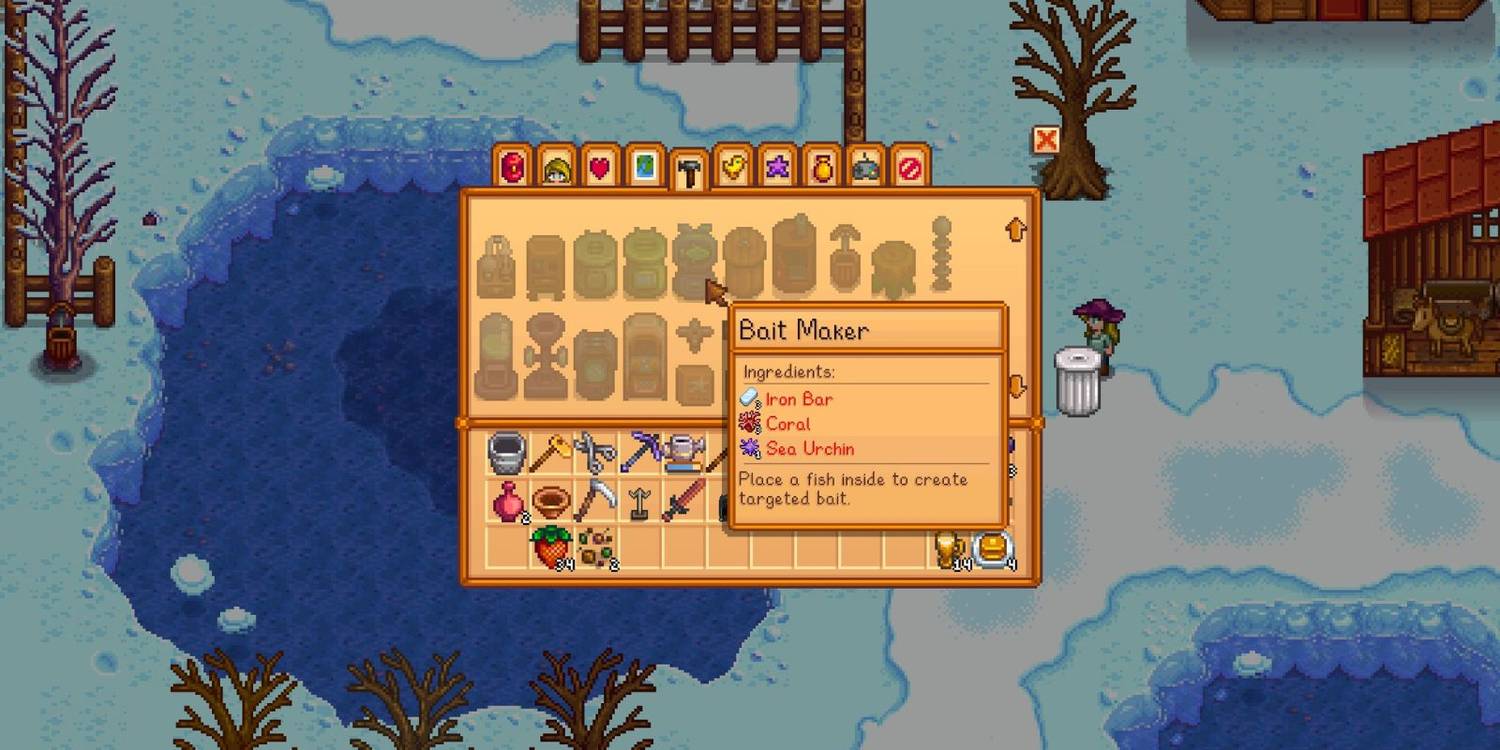Viewport: 1500px width, 750px height.
Task: Select the hammer crafting tab
Action: pyautogui.click(x=688, y=172)
